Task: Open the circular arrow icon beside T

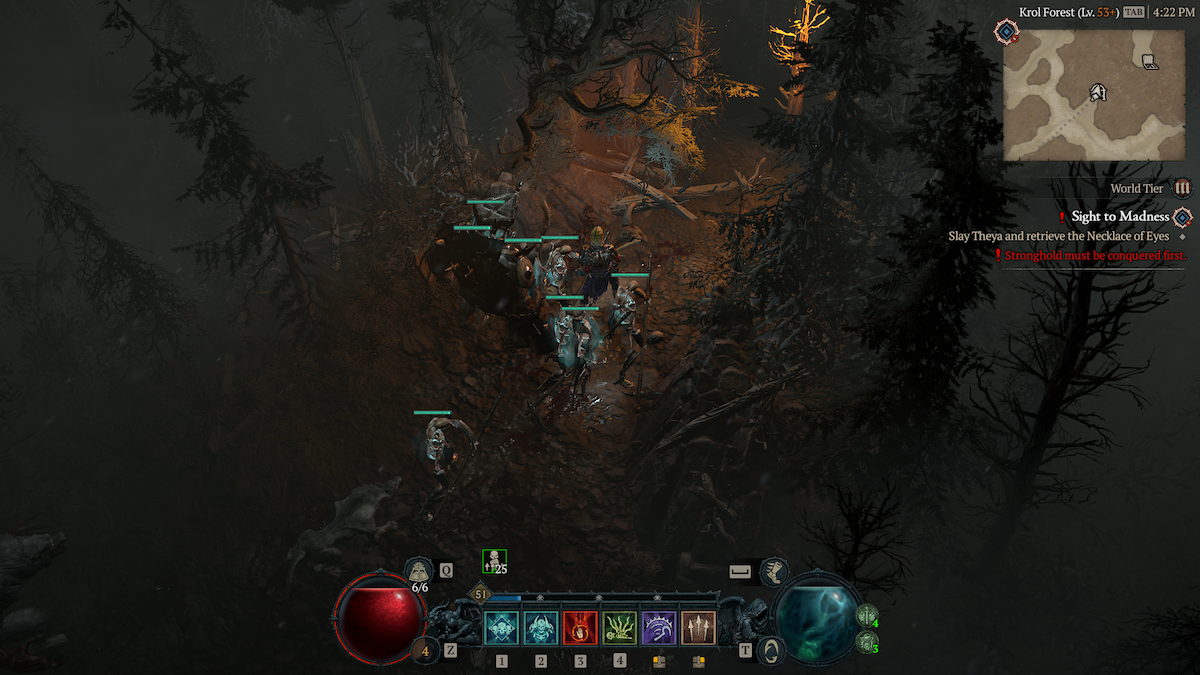Action: click(771, 651)
